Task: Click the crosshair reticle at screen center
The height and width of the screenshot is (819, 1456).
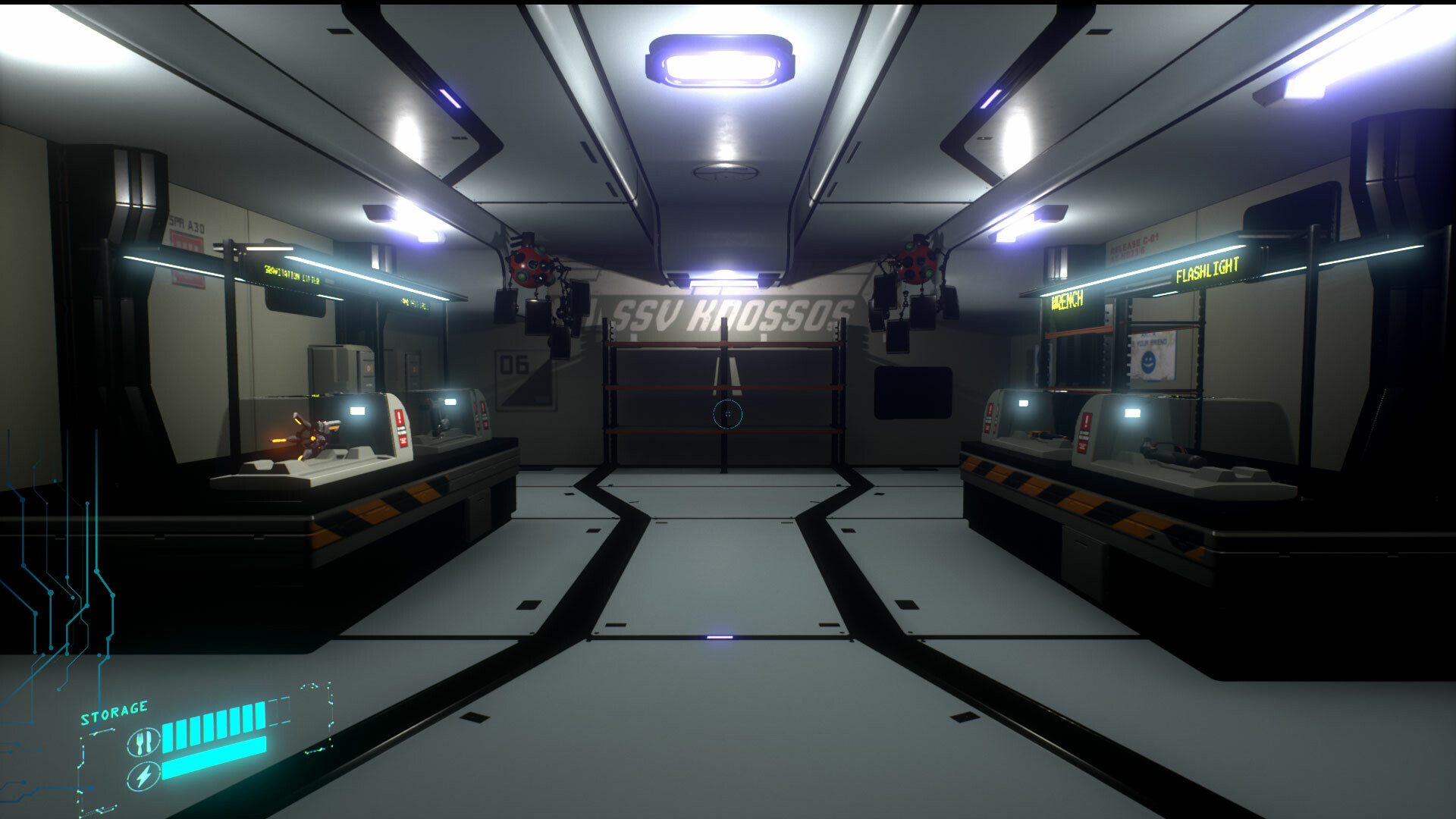Action: [726, 413]
